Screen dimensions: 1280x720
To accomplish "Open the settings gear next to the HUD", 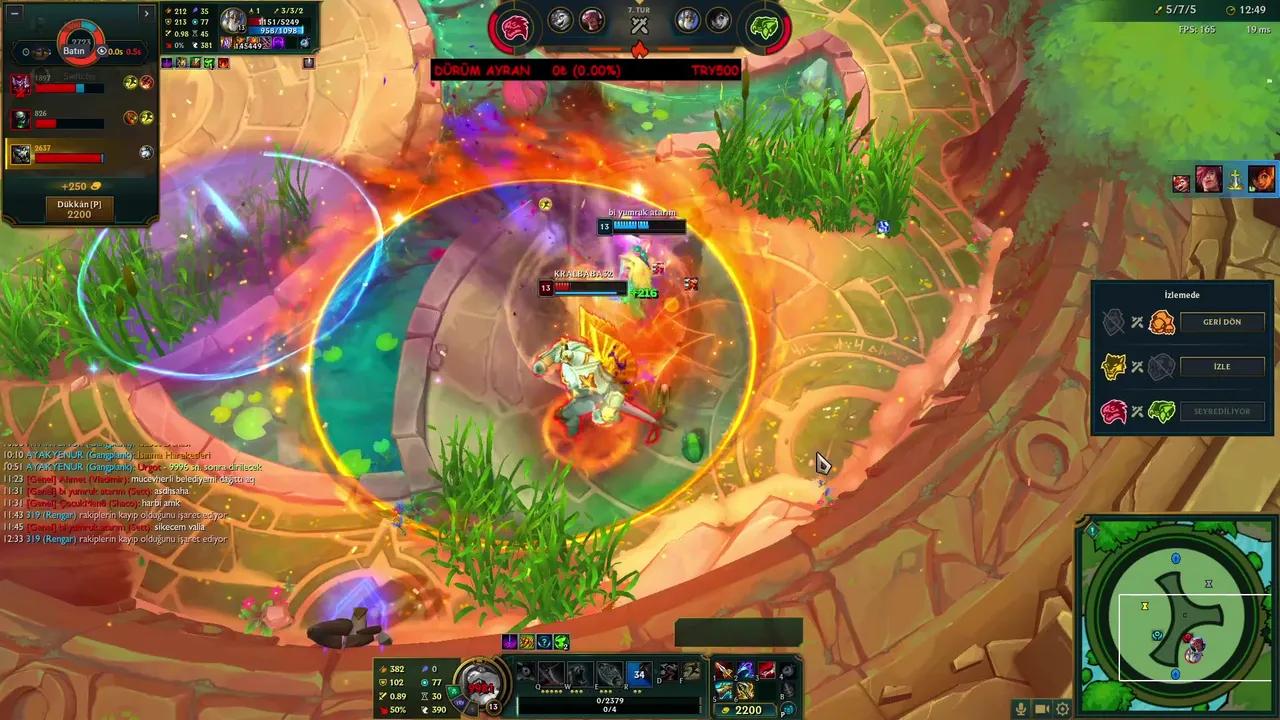I will point(1062,709).
